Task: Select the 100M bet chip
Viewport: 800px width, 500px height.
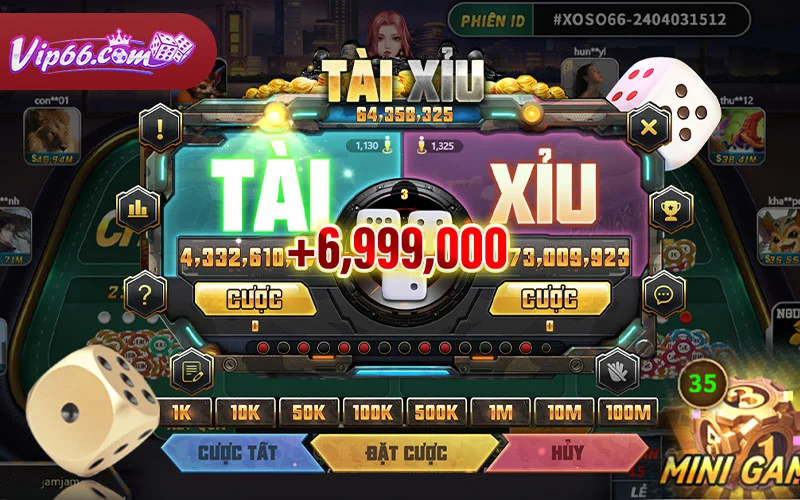Action: (x=628, y=413)
